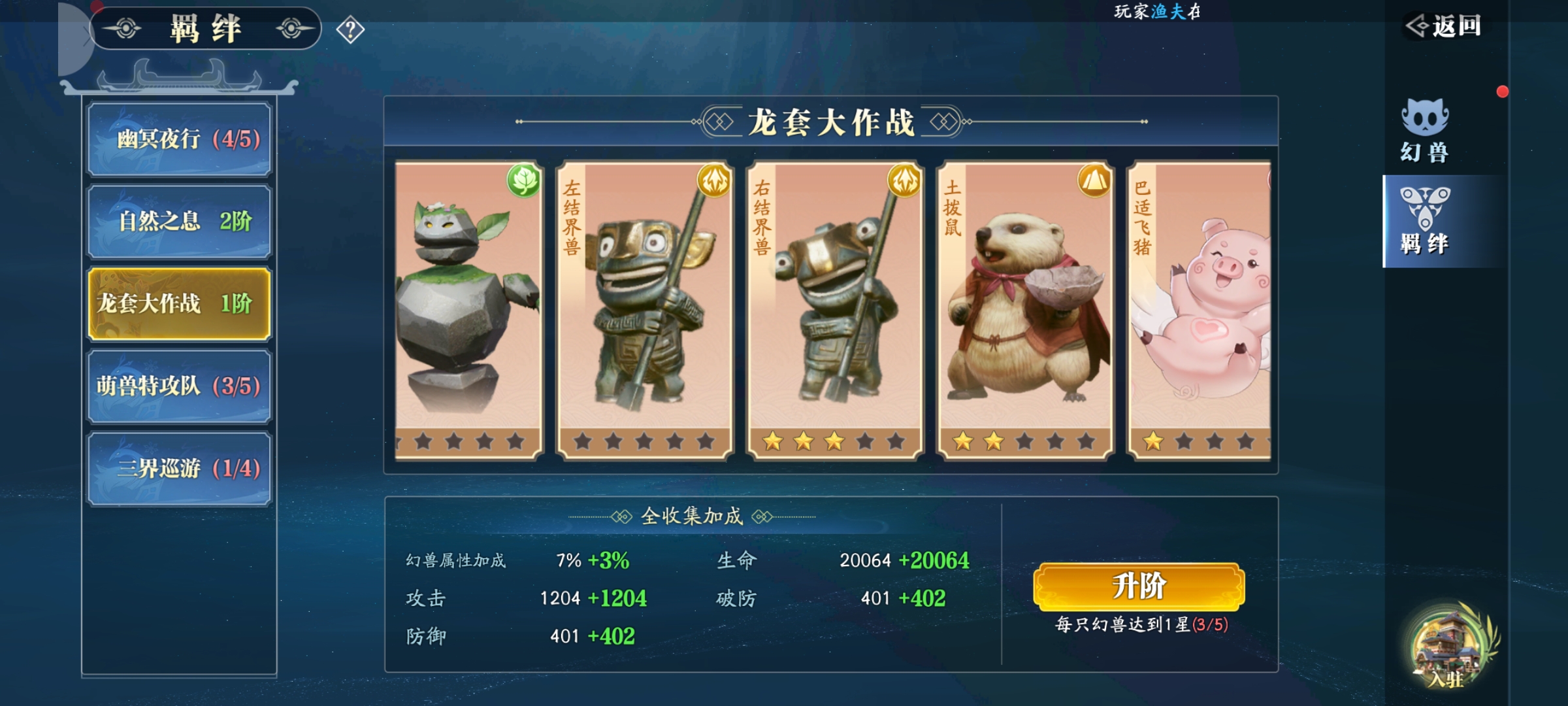Select the 土拨鼠 beast card
The image size is (1568, 706).
[x=1025, y=311]
